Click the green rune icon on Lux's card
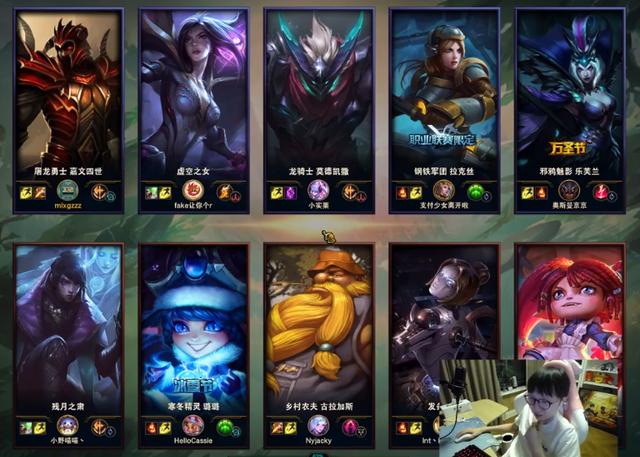The image size is (640, 457). click(476, 192)
